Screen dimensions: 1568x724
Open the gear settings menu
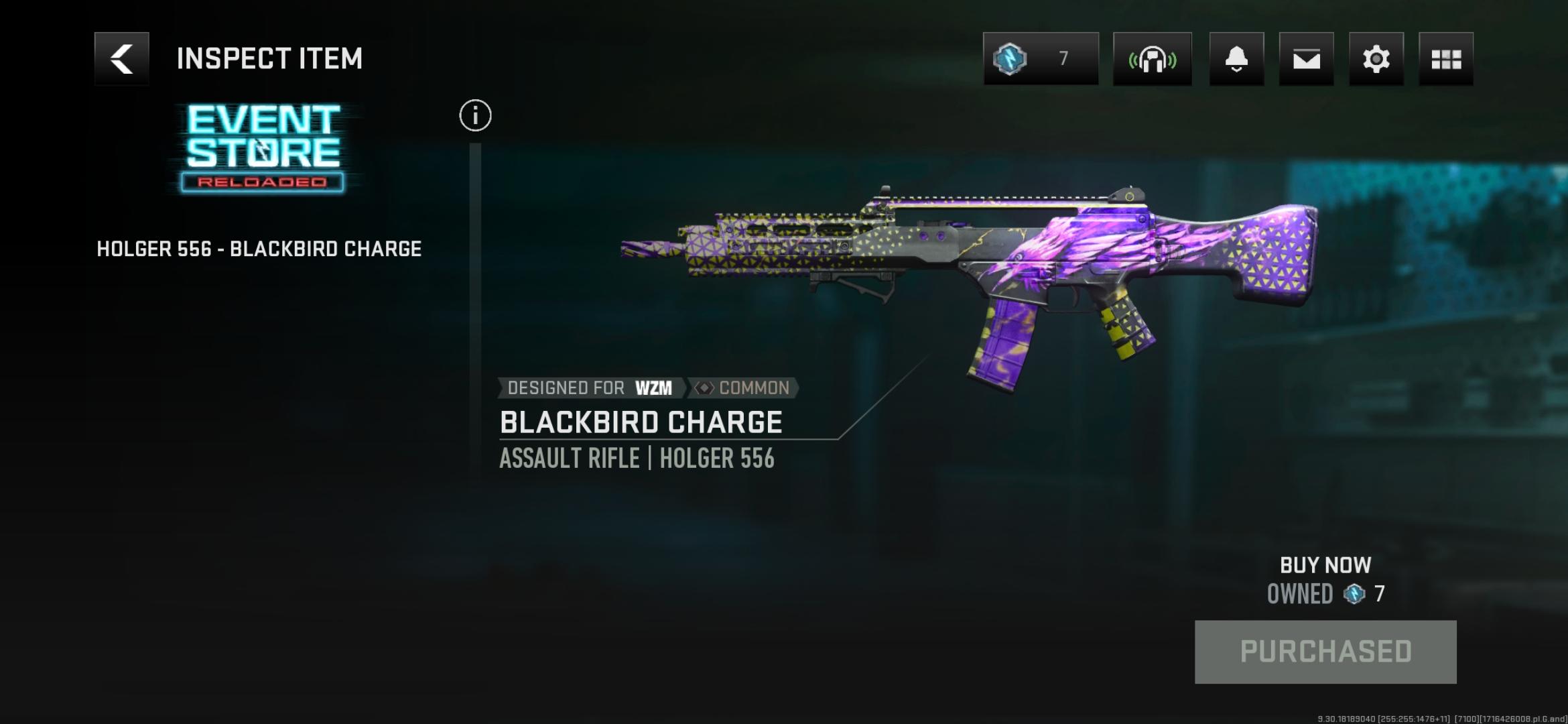pyautogui.click(x=1376, y=59)
